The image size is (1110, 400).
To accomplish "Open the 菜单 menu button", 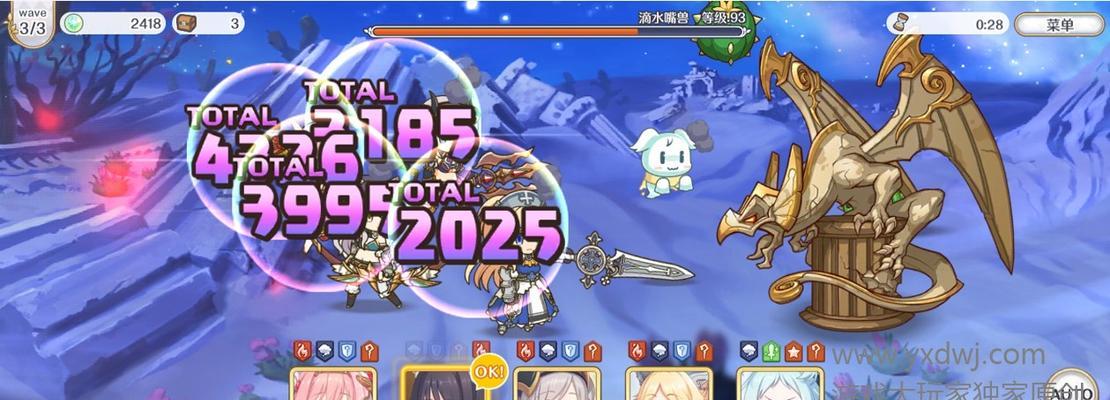I will click(x=1059, y=24).
